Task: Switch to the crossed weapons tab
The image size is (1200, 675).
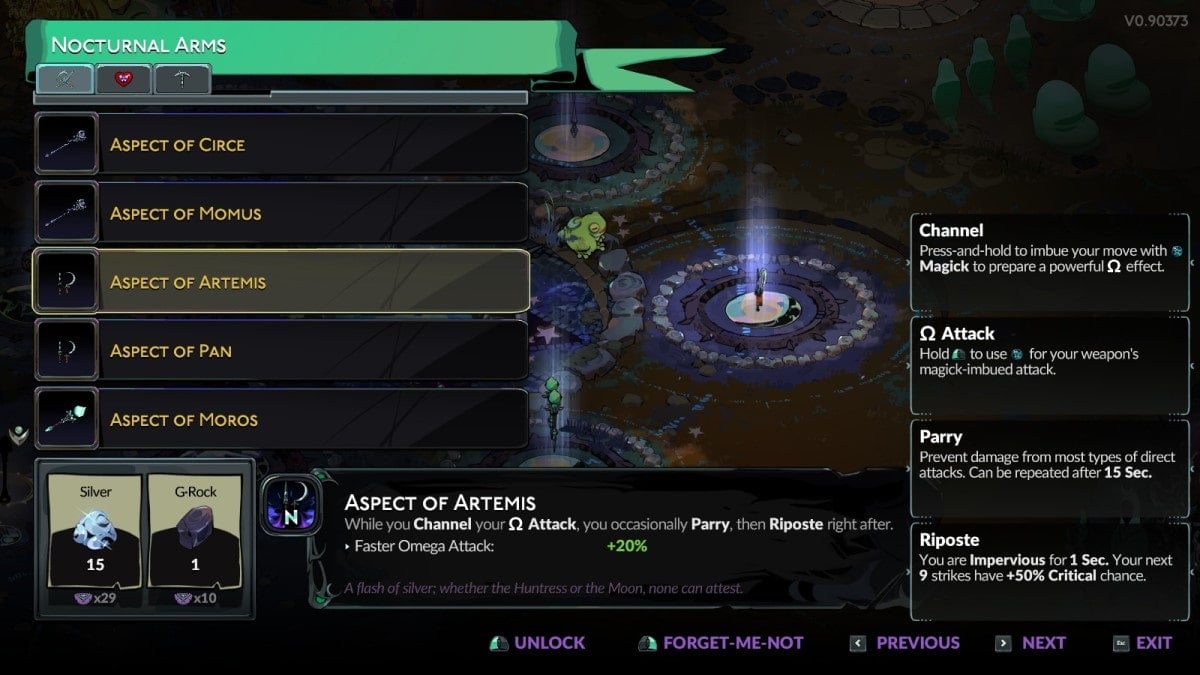Action: 65,79
